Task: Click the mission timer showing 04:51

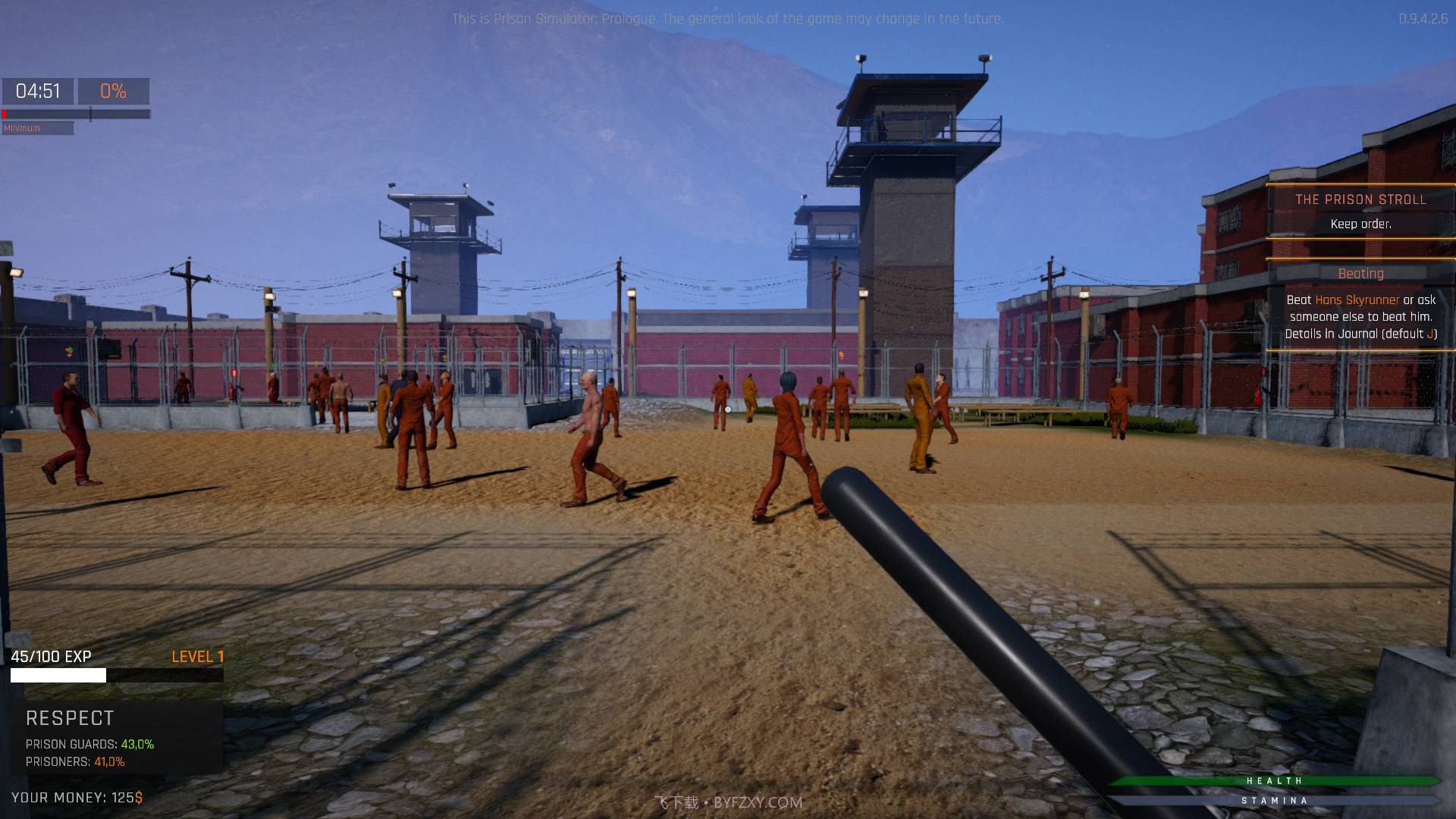Action: (39, 90)
